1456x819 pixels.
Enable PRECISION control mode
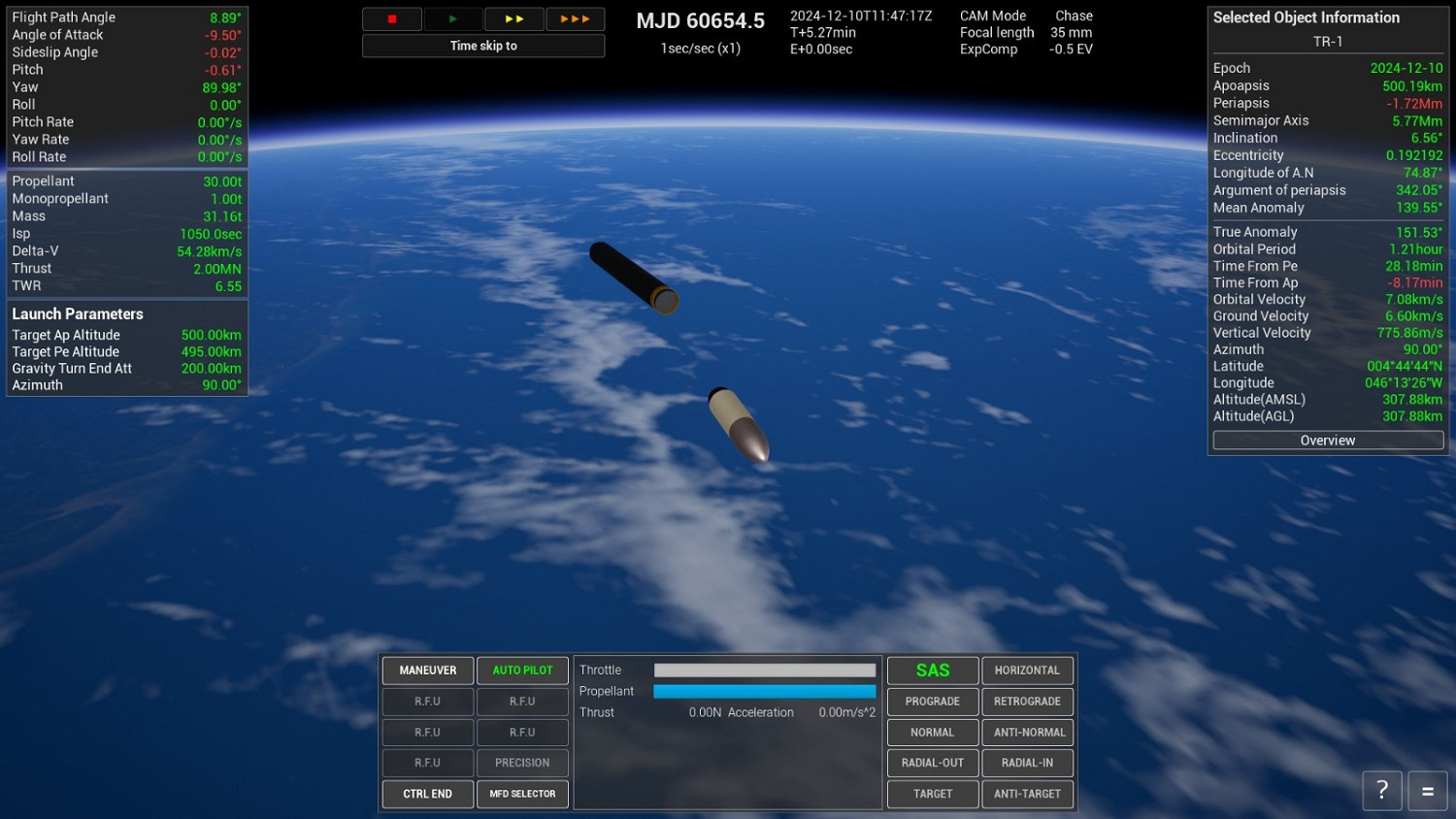tap(522, 763)
